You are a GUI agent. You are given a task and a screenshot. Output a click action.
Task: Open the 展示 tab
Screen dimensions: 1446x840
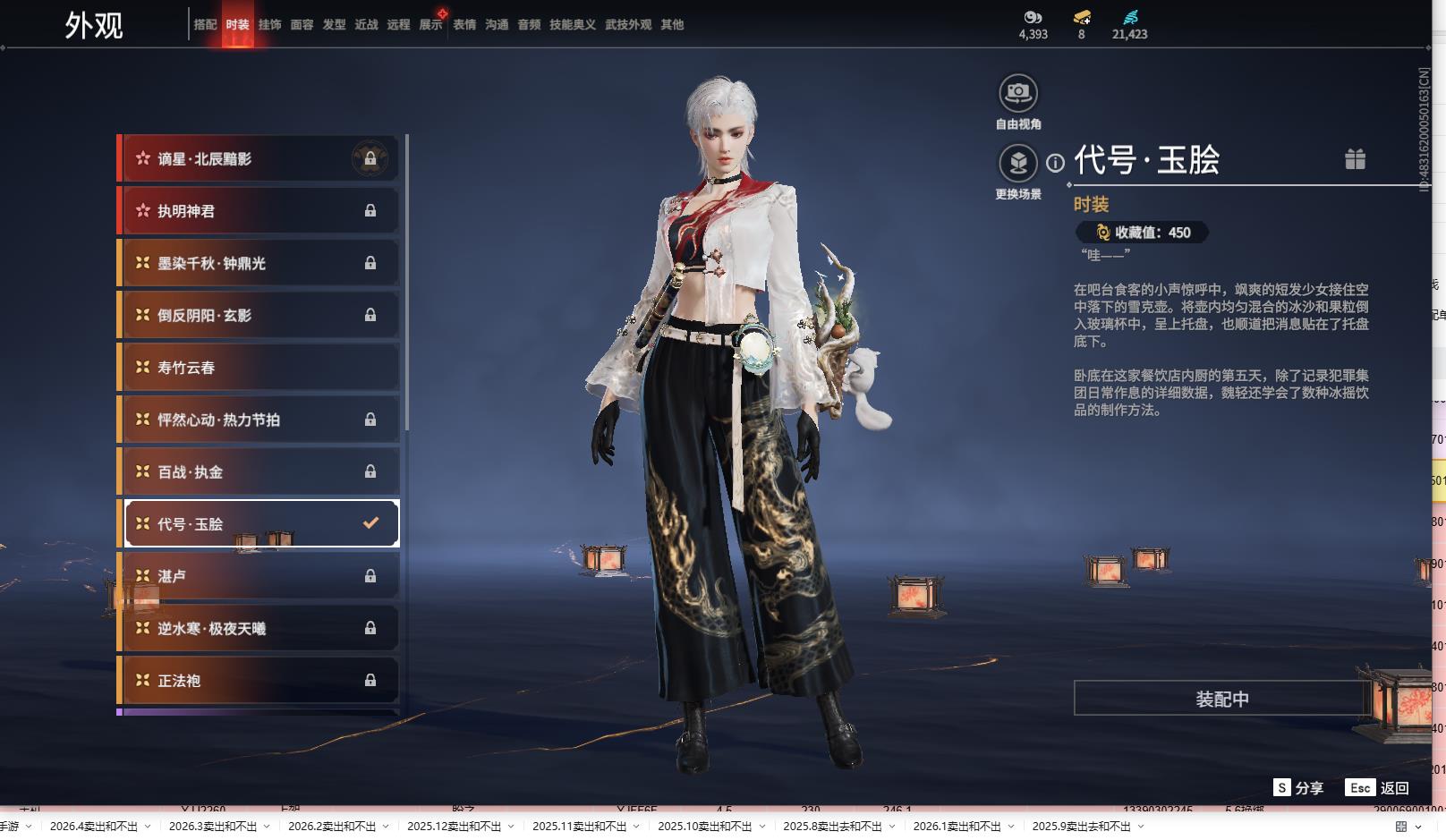(x=430, y=25)
